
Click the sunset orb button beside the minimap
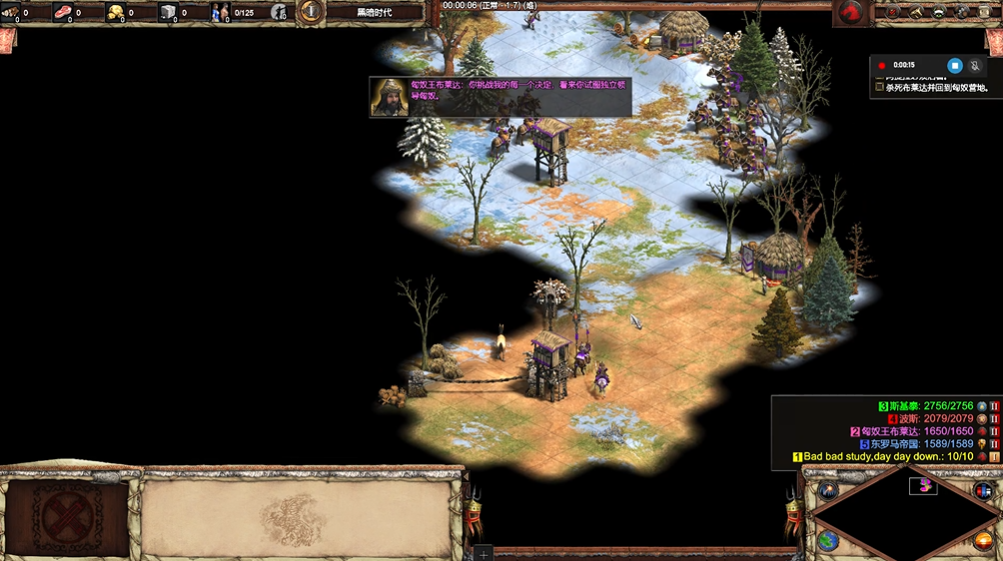983,541
